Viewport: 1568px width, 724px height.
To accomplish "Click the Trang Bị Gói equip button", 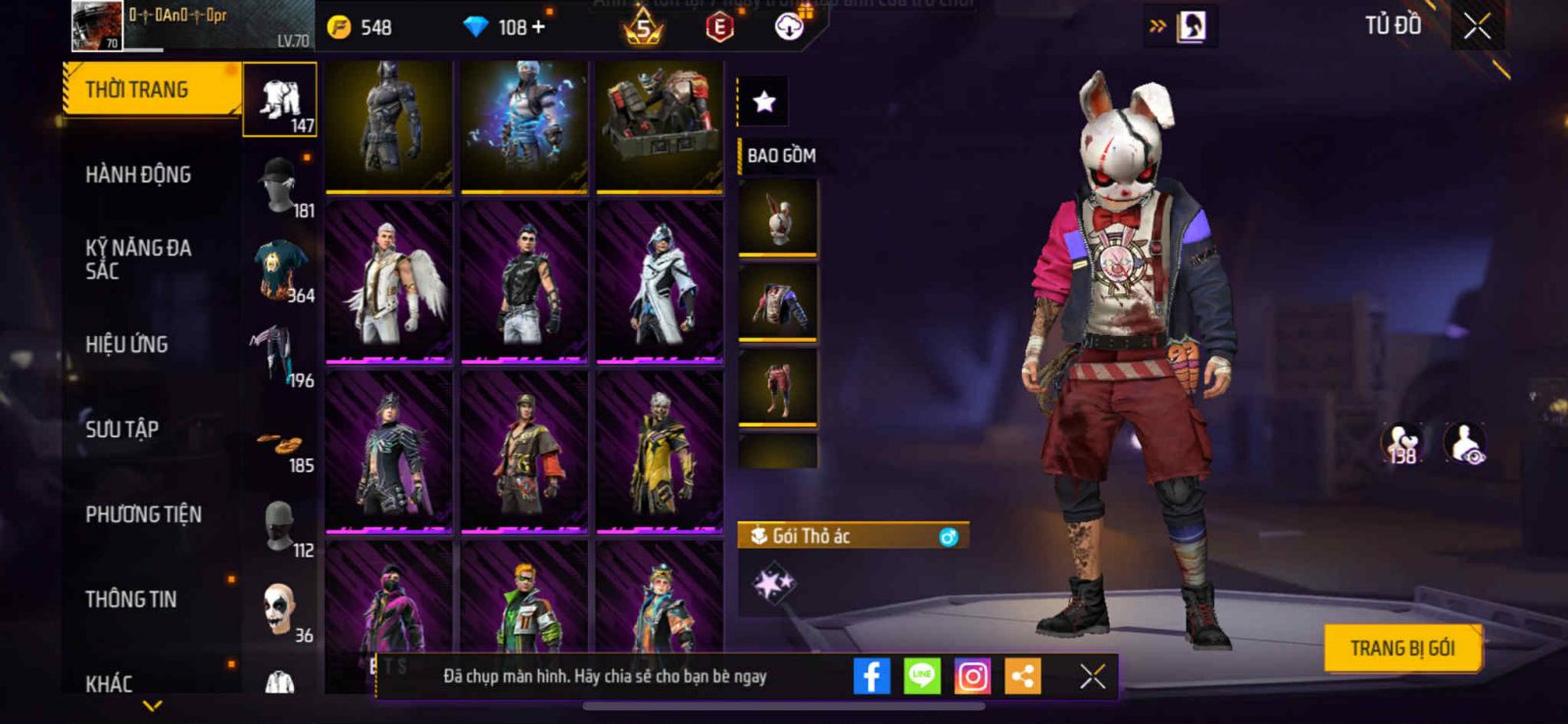I will [1401, 649].
